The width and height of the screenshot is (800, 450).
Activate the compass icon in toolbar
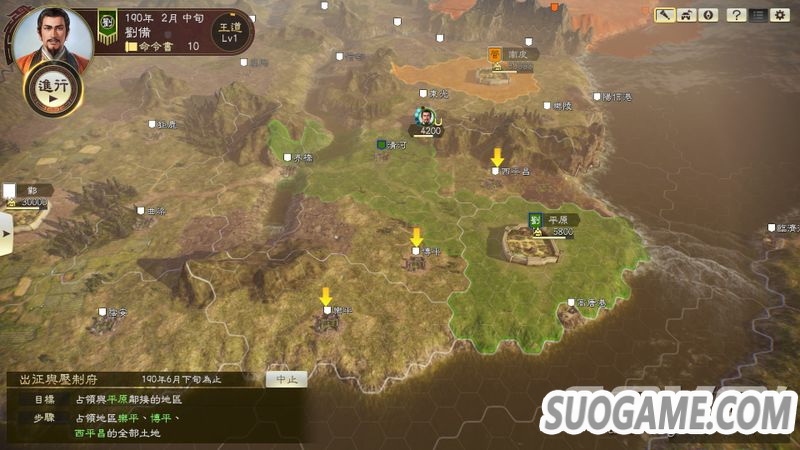pyautogui.click(x=708, y=15)
